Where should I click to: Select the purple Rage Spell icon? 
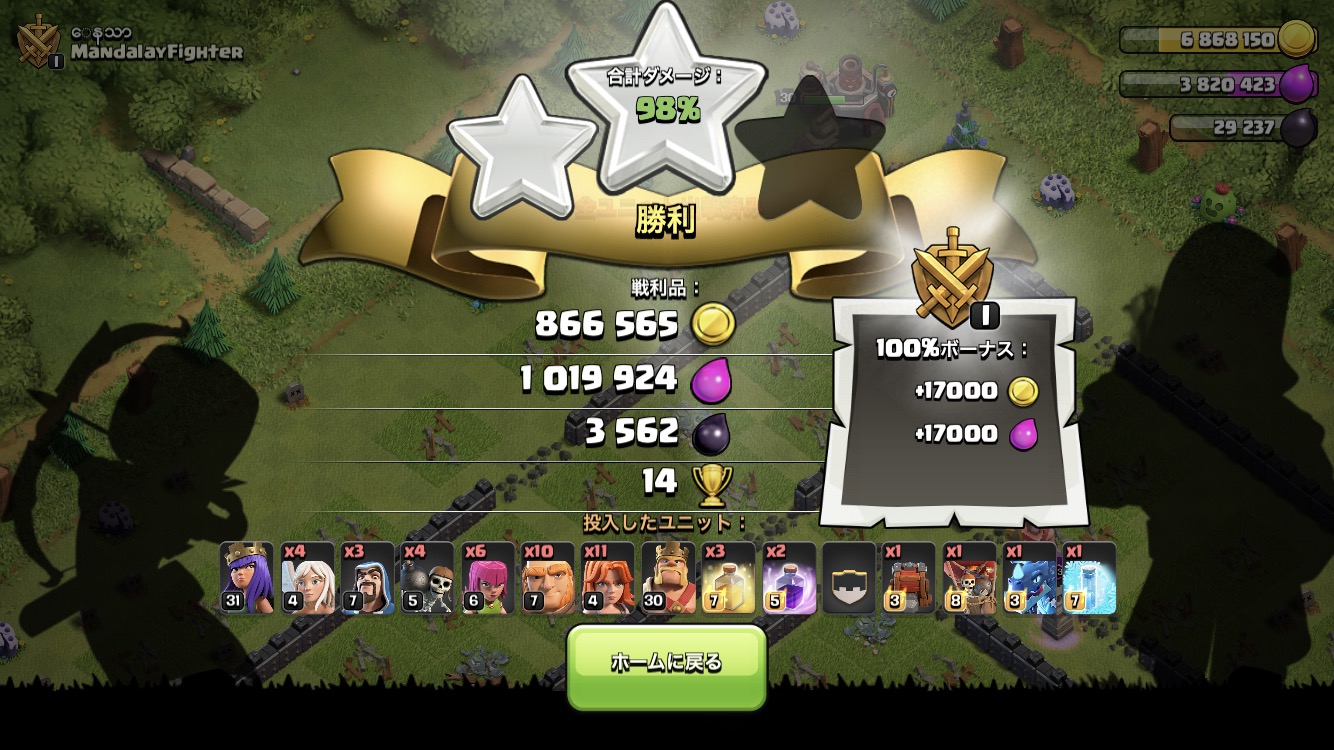789,578
